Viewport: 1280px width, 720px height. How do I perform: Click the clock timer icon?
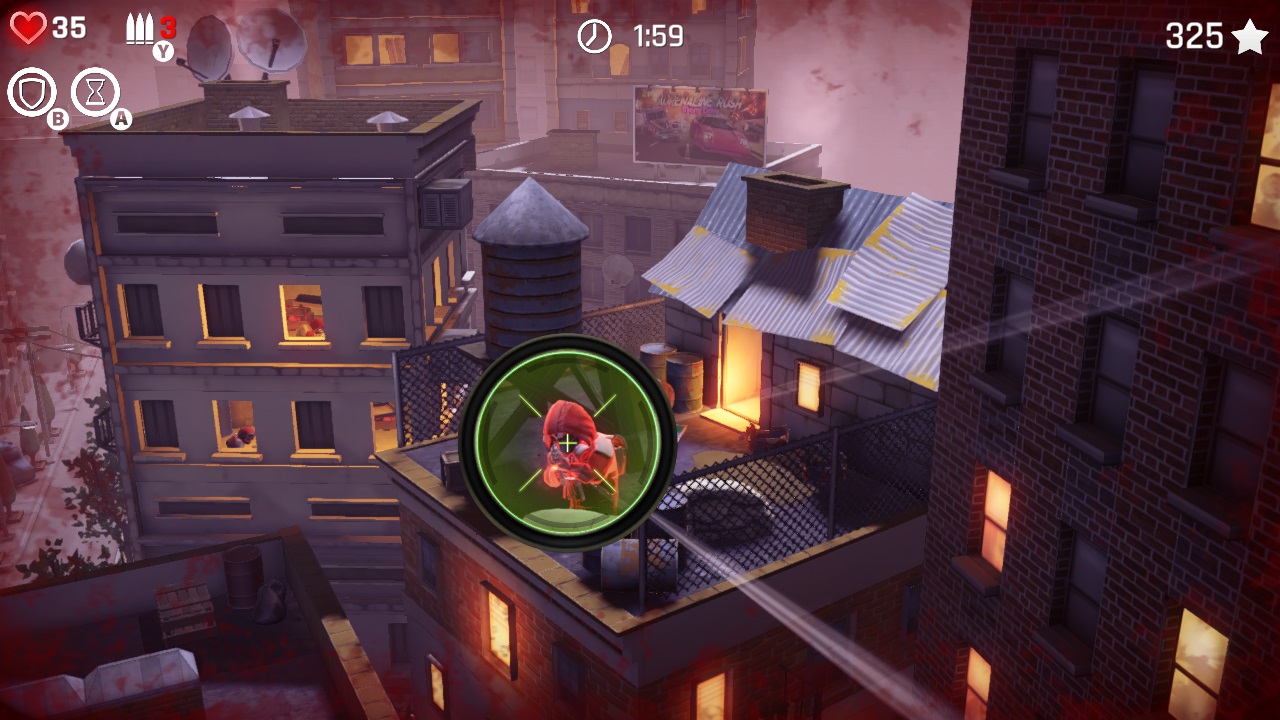pos(593,37)
